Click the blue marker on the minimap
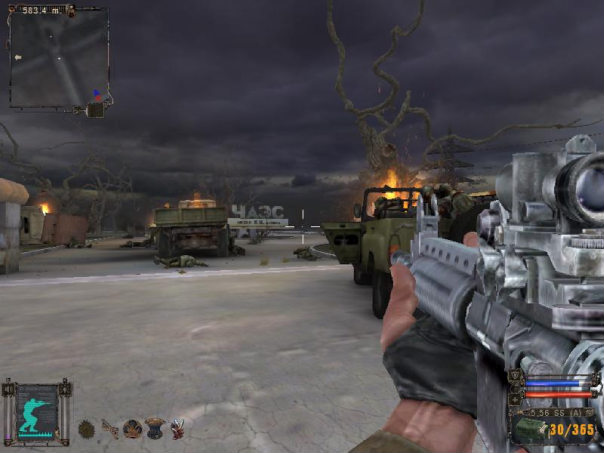 (96, 94)
